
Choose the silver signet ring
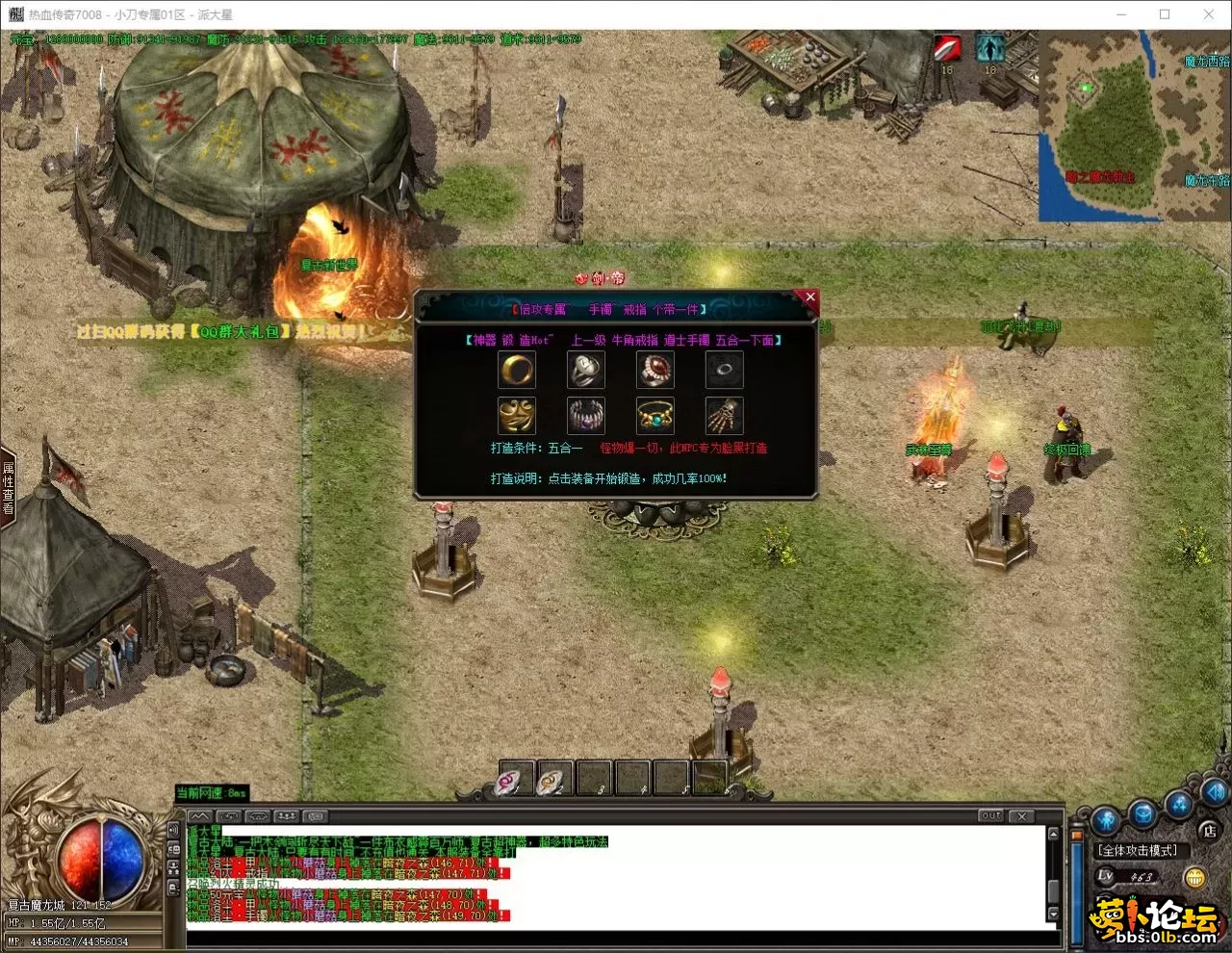point(585,370)
